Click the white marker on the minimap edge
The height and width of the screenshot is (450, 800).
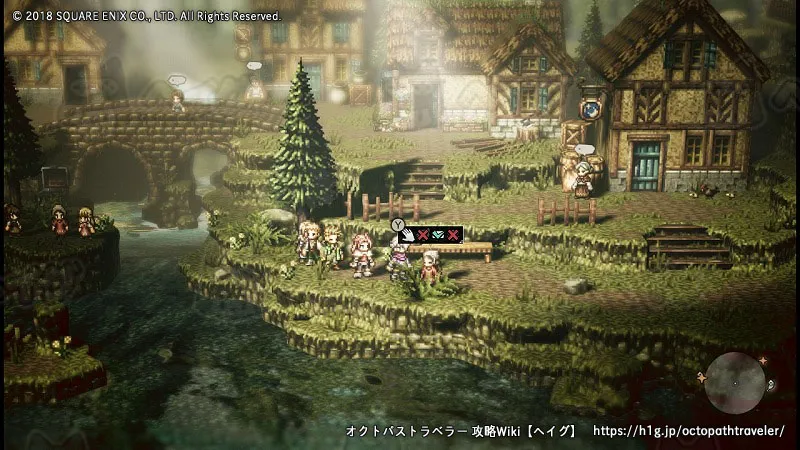(x=769, y=385)
